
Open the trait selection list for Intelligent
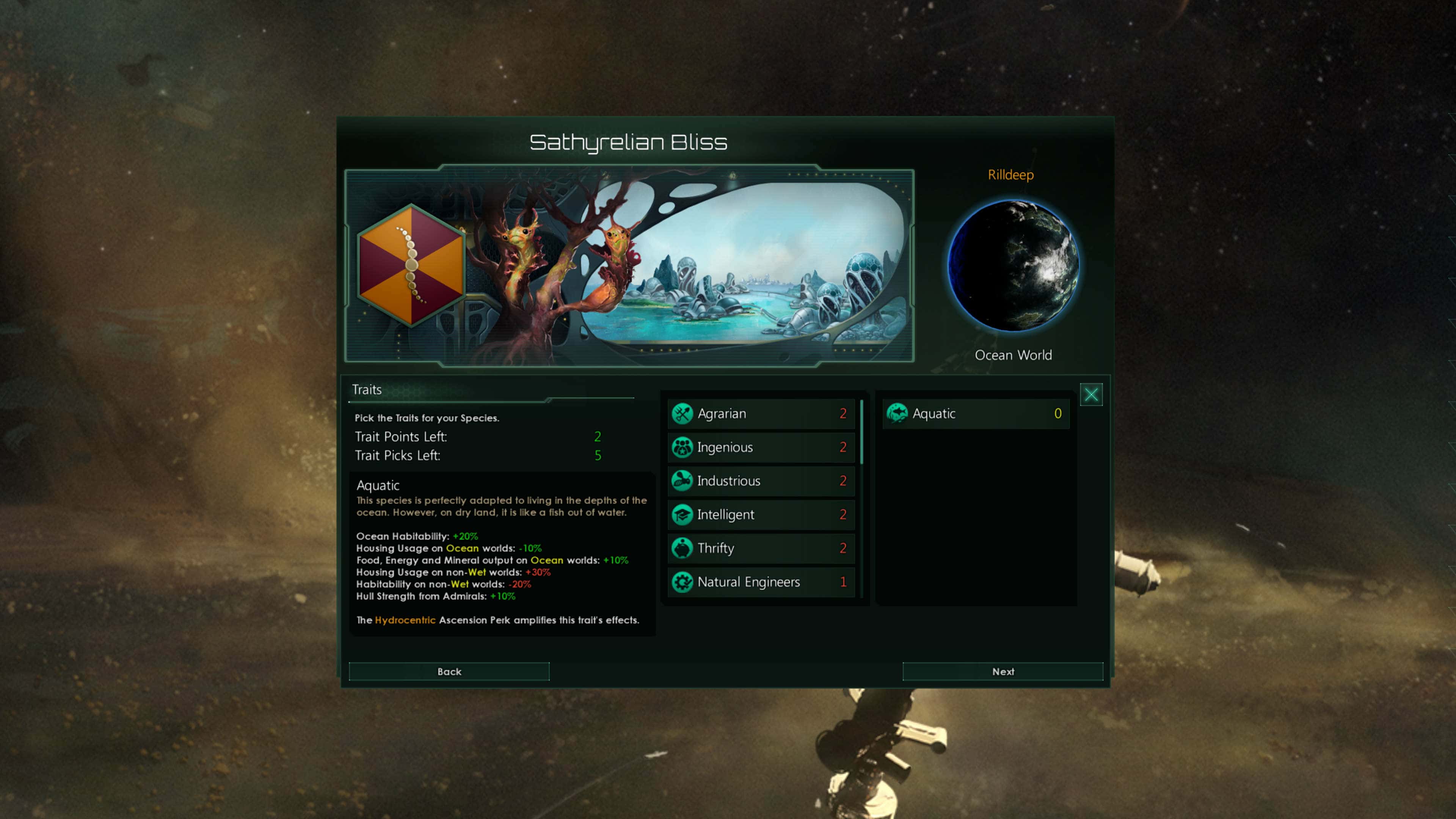click(760, 515)
